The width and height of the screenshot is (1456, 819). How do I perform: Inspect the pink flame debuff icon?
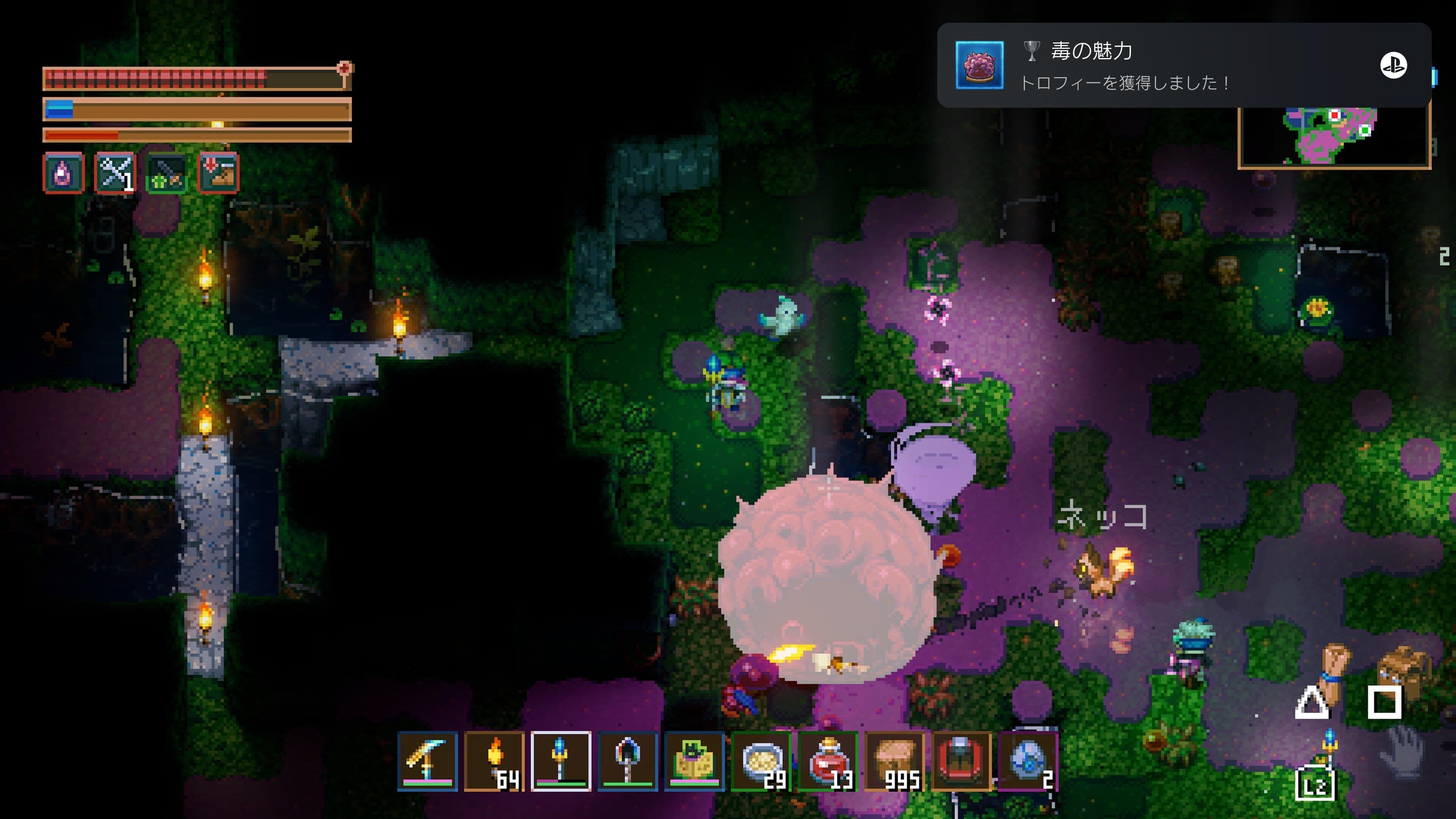63,173
